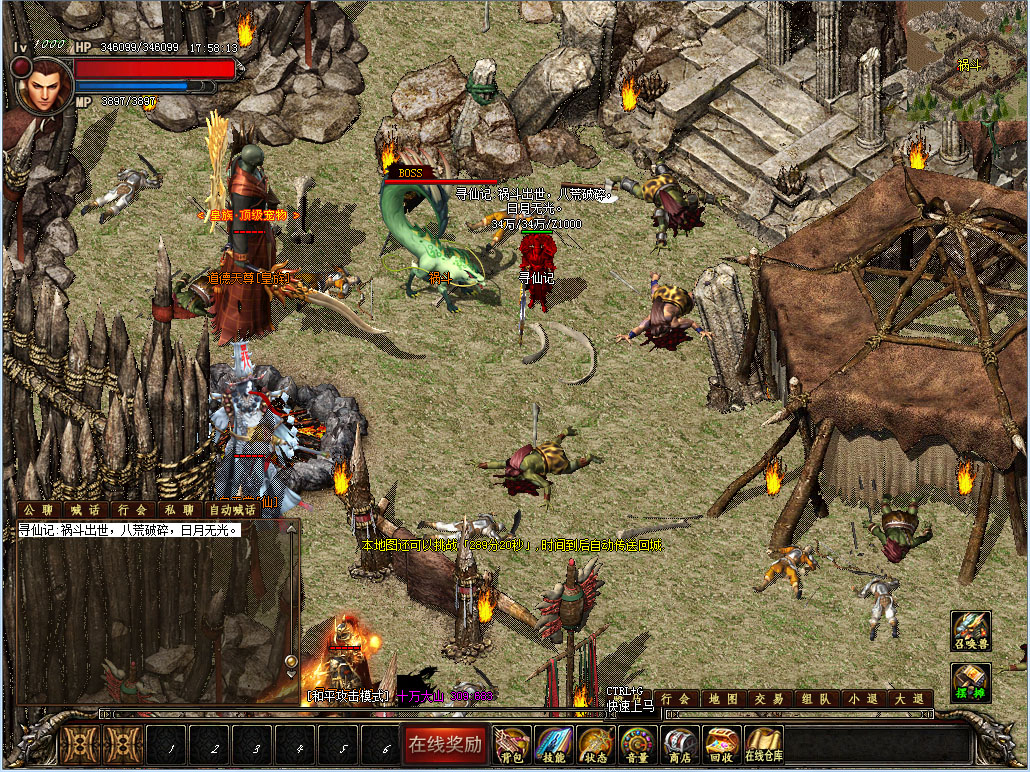Claim the 在线奖励 online reward
This screenshot has height=772, width=1030.
pos(445,744)
